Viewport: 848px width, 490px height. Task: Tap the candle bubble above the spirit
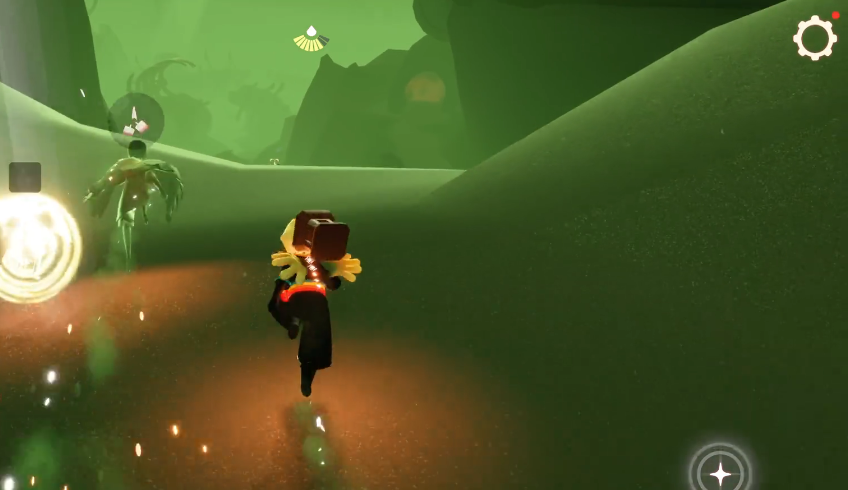click(x=135, y=120)
